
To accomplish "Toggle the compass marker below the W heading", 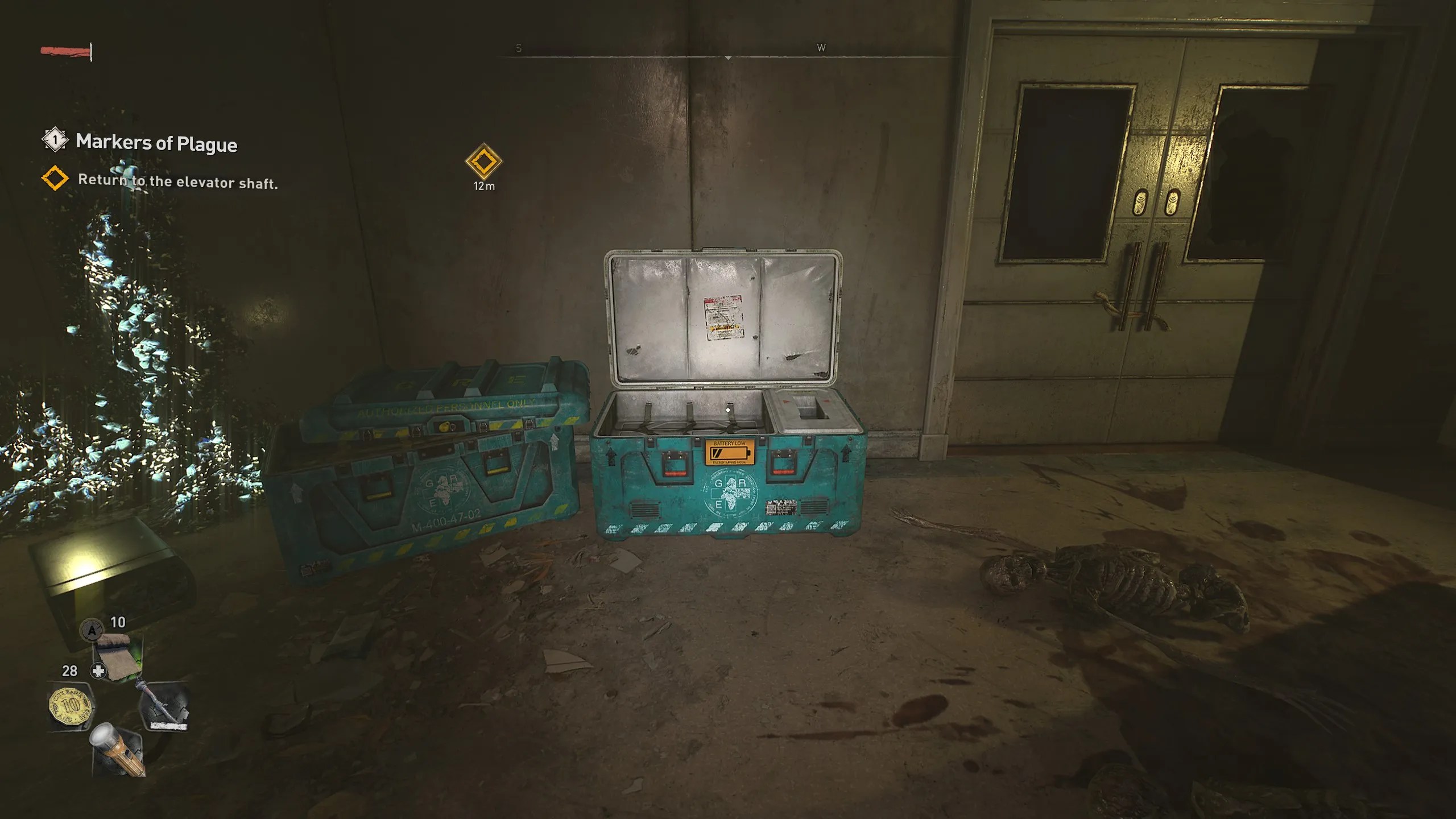I will 728,57.
